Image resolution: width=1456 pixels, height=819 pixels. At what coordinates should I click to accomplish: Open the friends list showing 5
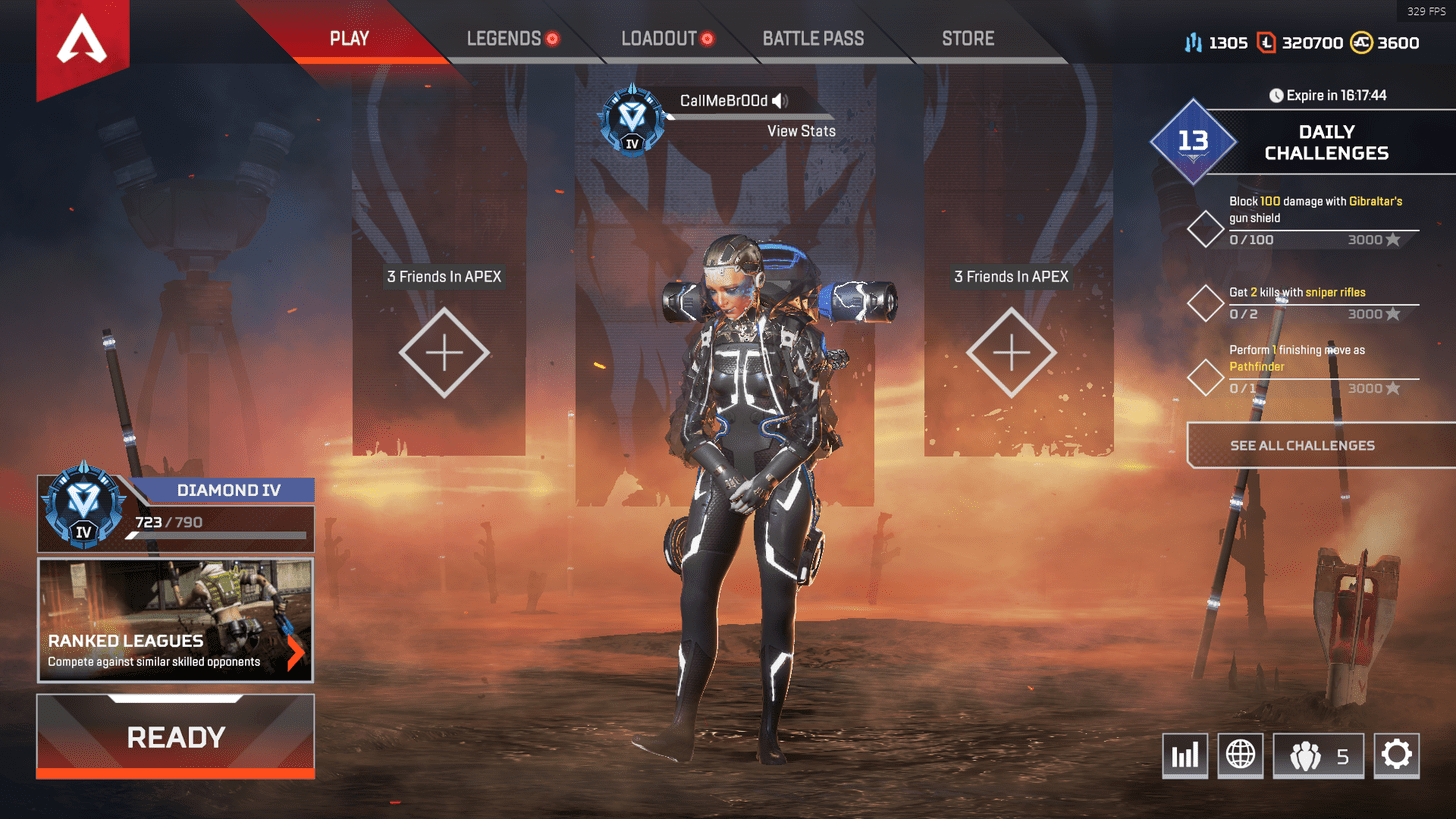(x=1318, y=756)
